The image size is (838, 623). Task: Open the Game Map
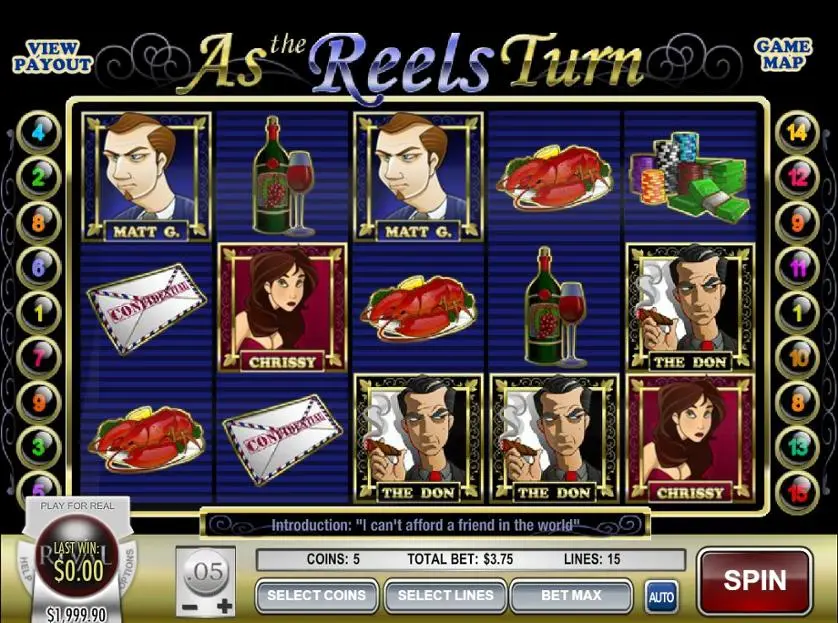[x=783, y=56]
